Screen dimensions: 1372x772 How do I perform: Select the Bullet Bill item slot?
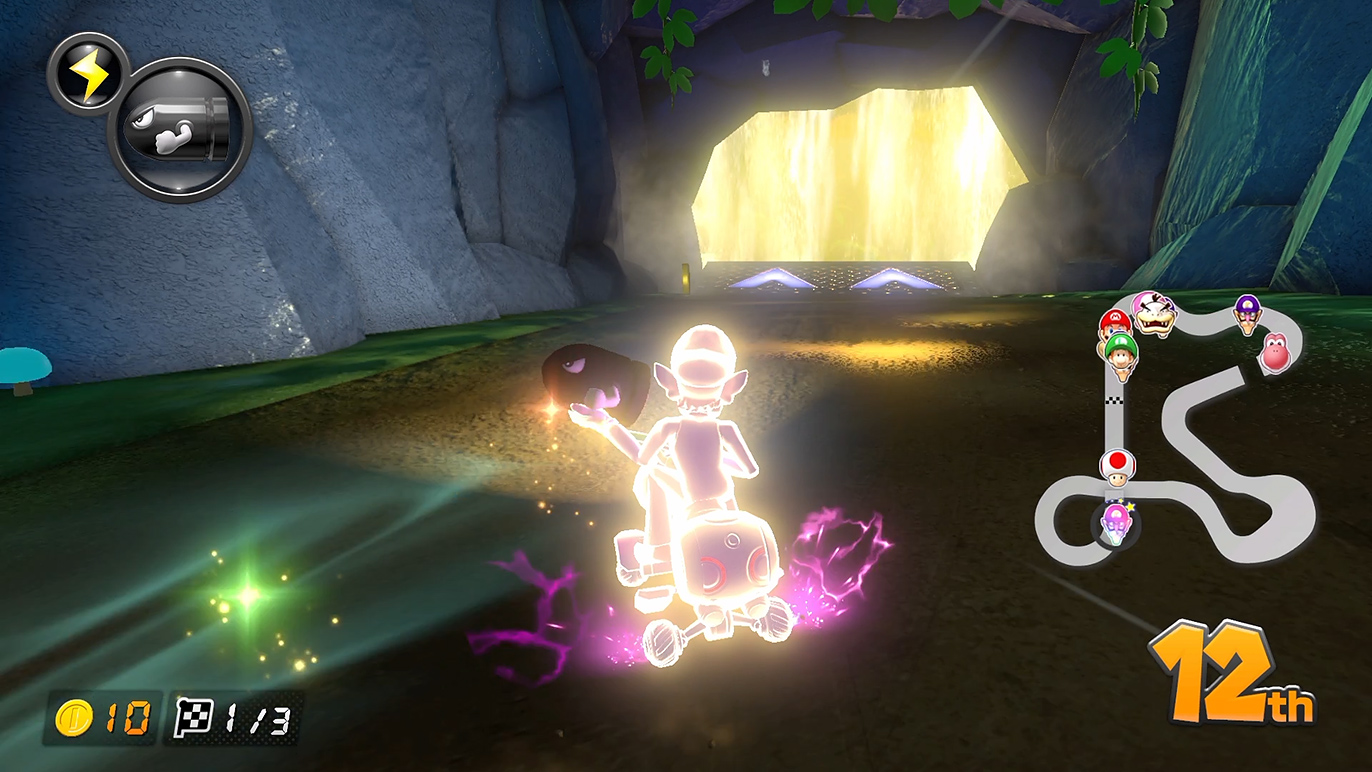(180, 129)
